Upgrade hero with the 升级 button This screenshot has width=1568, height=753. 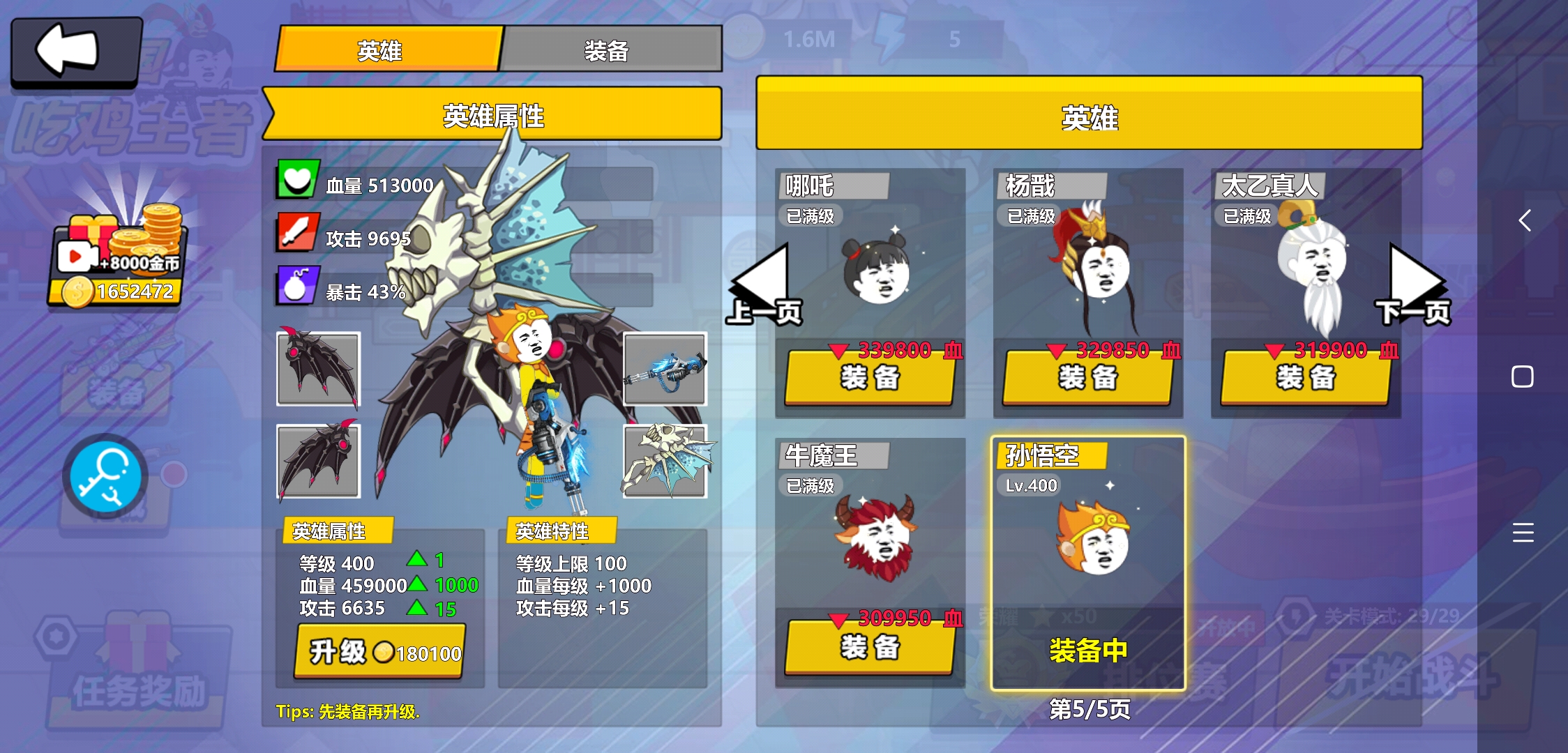380,652
